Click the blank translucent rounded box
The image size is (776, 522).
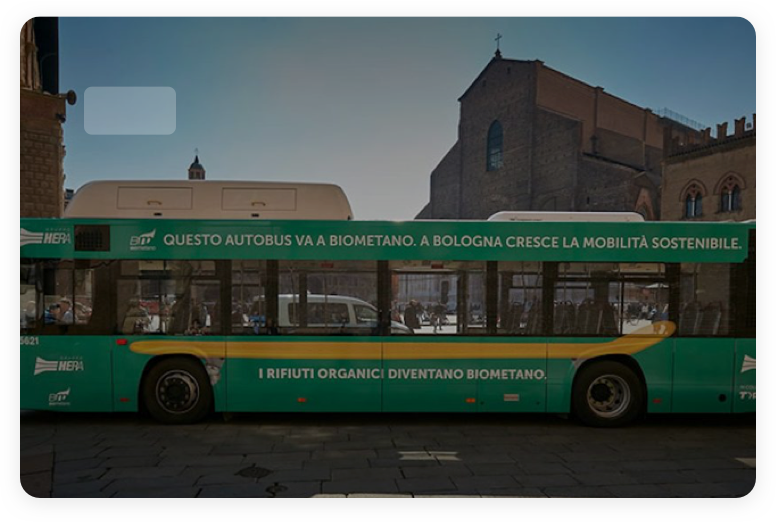coord(130,110)
